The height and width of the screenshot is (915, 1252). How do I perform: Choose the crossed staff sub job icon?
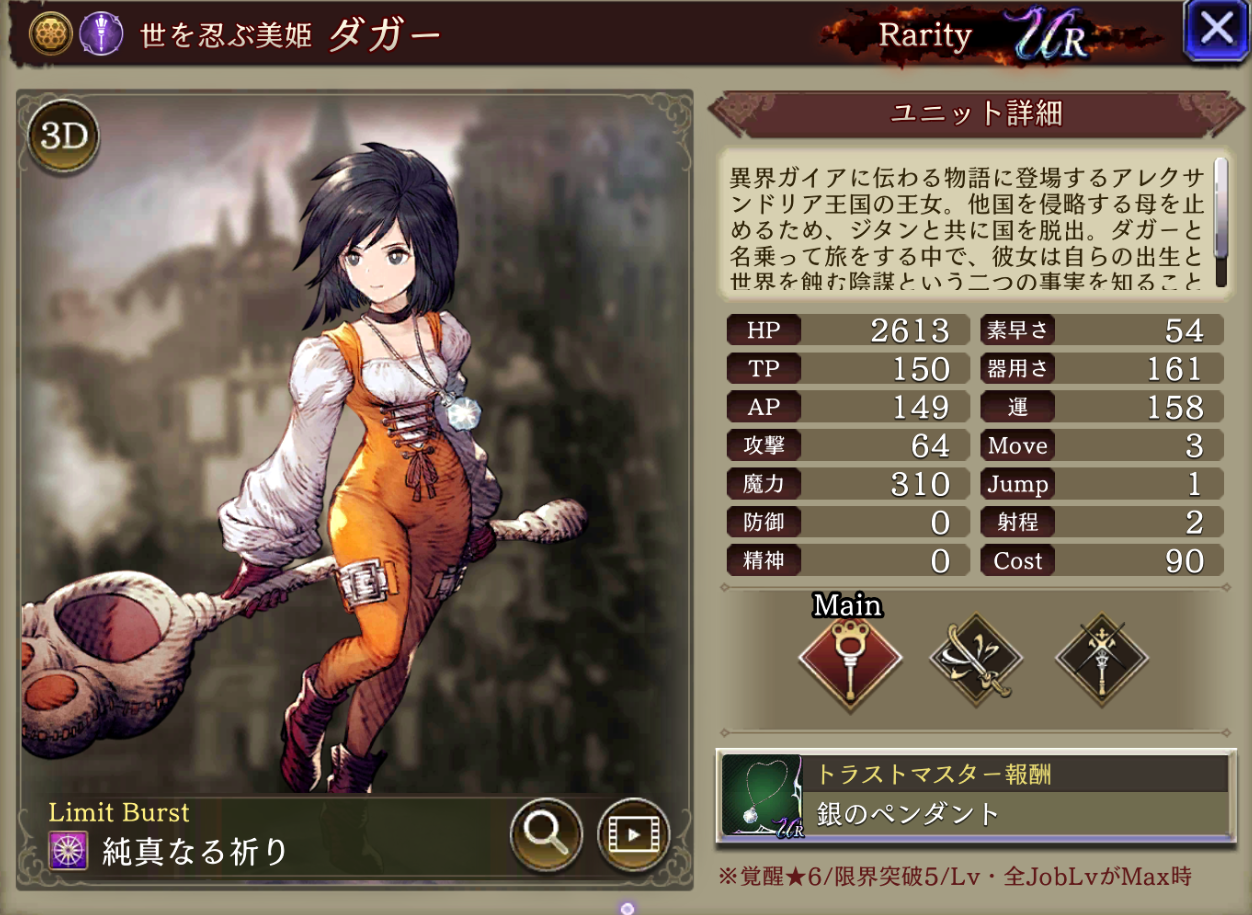pyautogui.click(x=1101, y=661)
